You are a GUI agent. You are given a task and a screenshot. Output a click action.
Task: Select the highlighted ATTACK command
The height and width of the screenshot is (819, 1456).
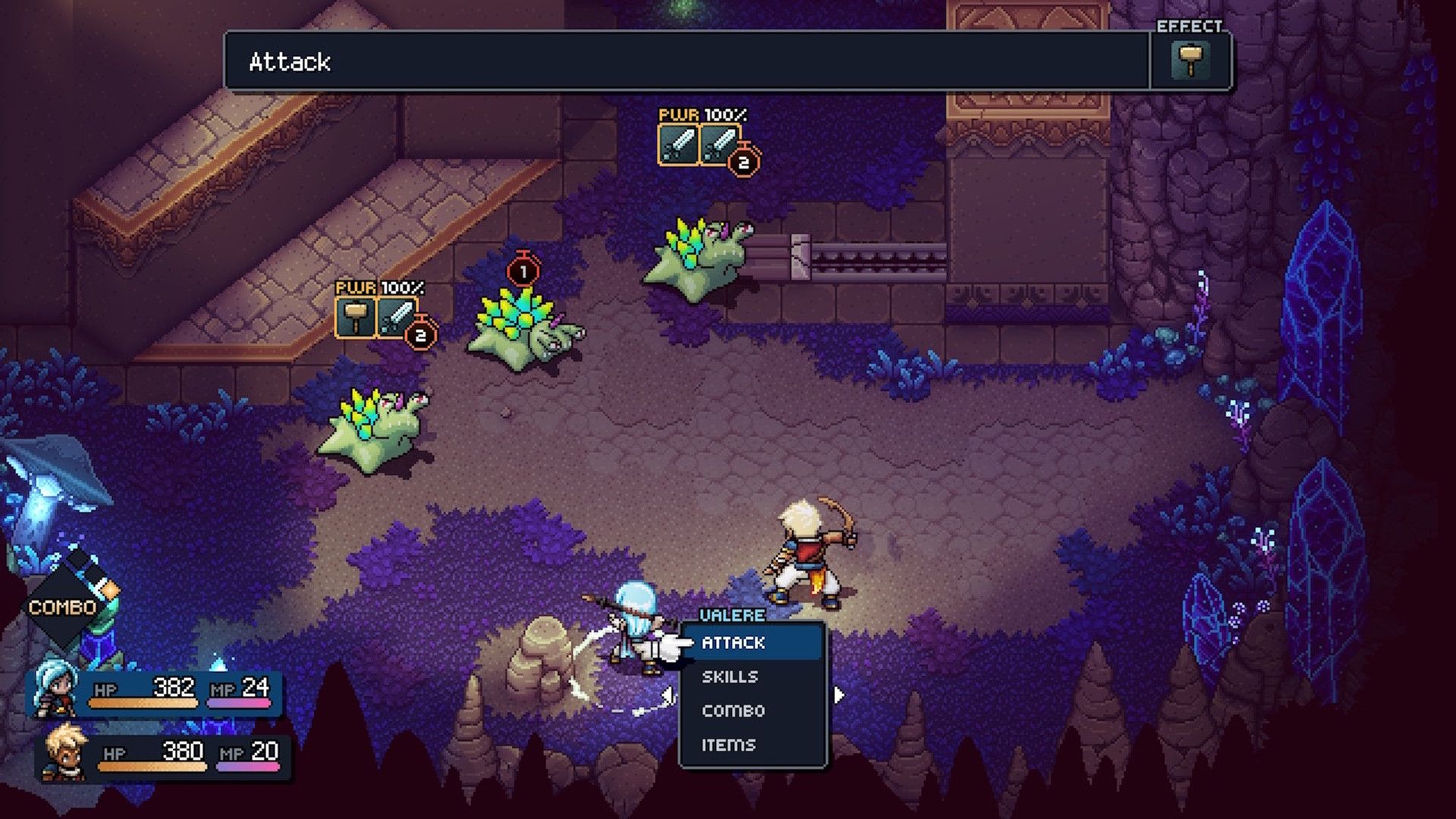point(733,642)
